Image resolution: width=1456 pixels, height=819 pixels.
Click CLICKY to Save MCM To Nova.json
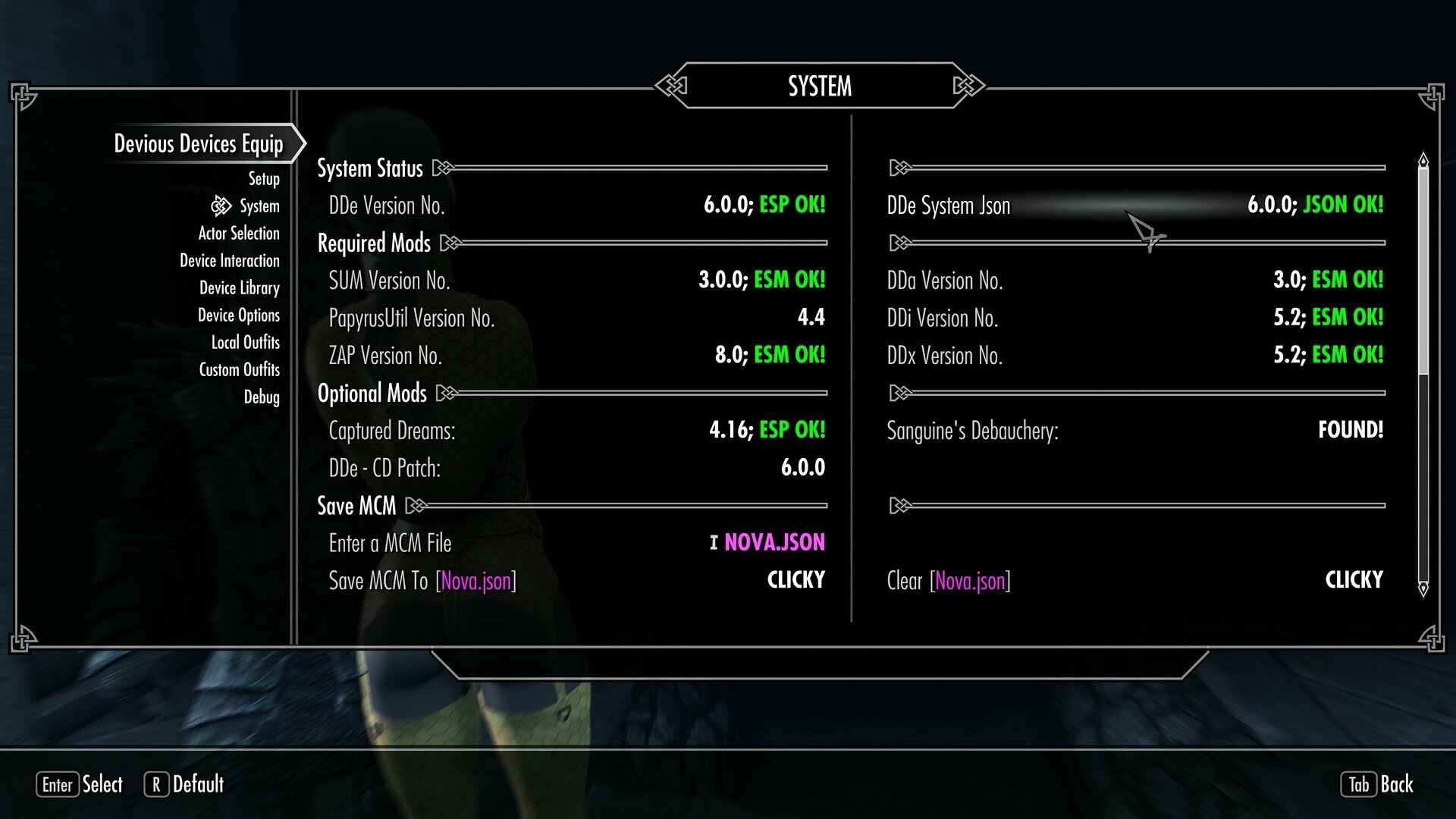coord(795,579)
